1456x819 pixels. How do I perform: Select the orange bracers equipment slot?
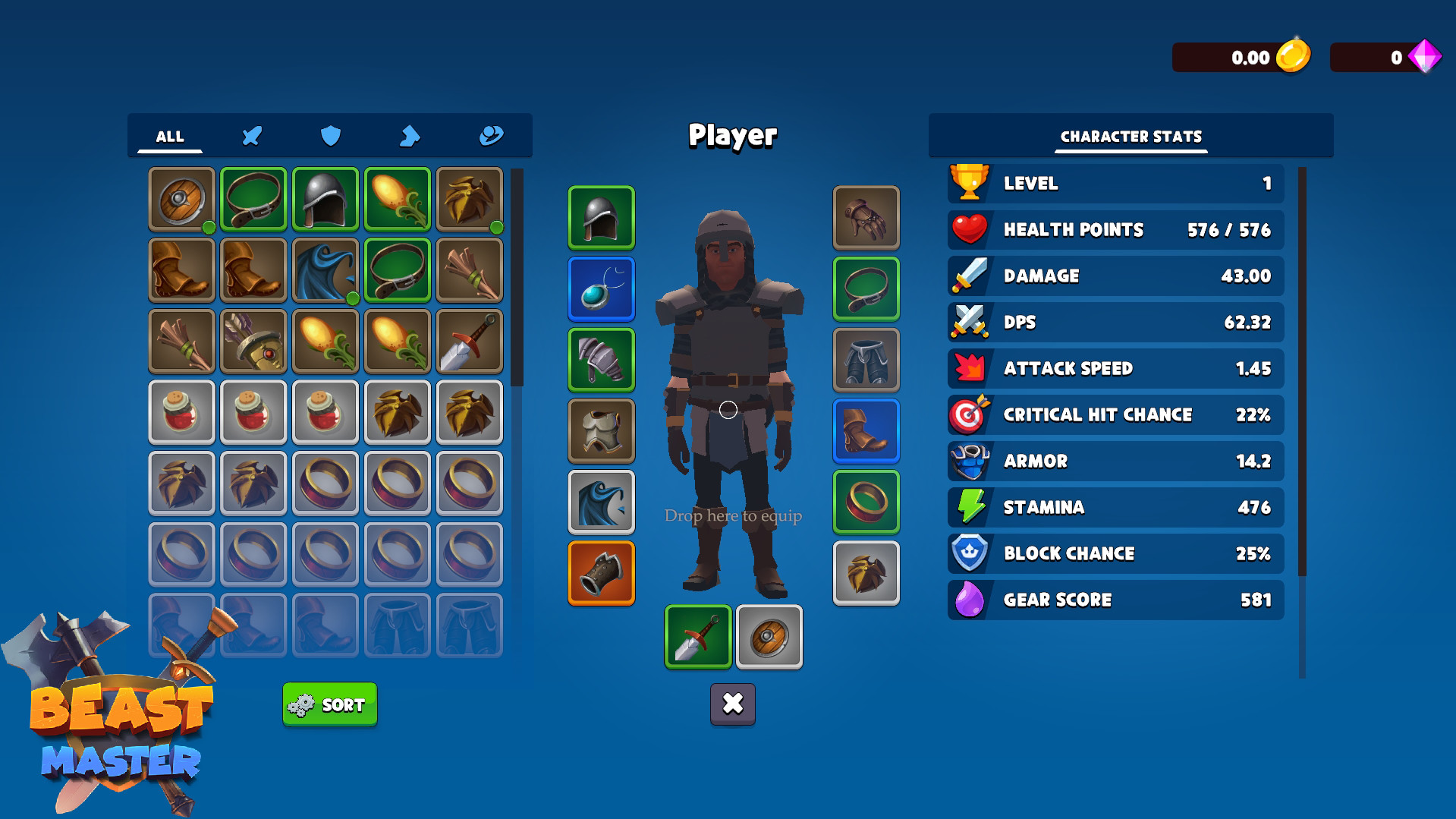click(600, 572)
